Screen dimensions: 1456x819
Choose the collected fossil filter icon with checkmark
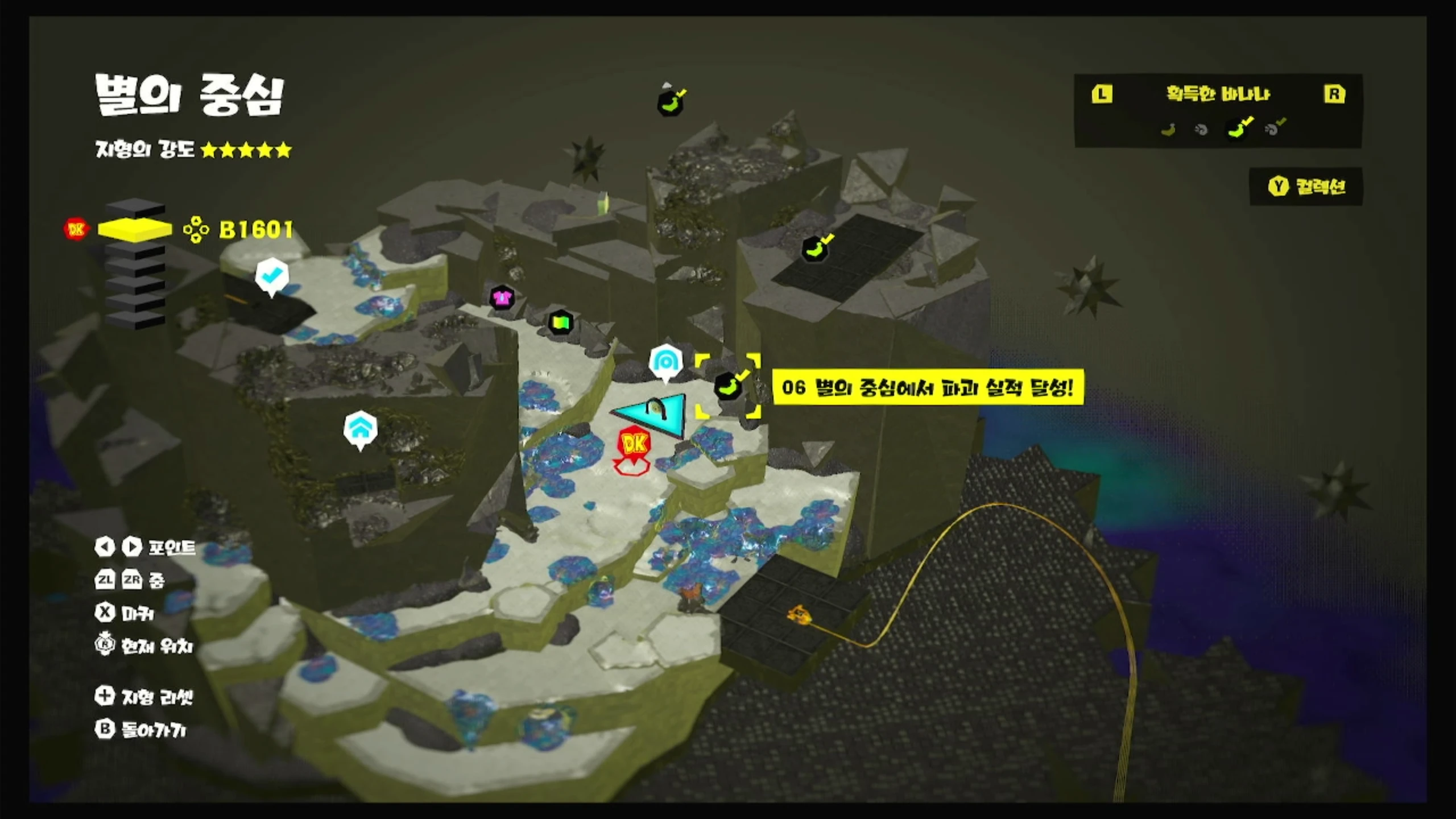click(x=1273, y=129)
